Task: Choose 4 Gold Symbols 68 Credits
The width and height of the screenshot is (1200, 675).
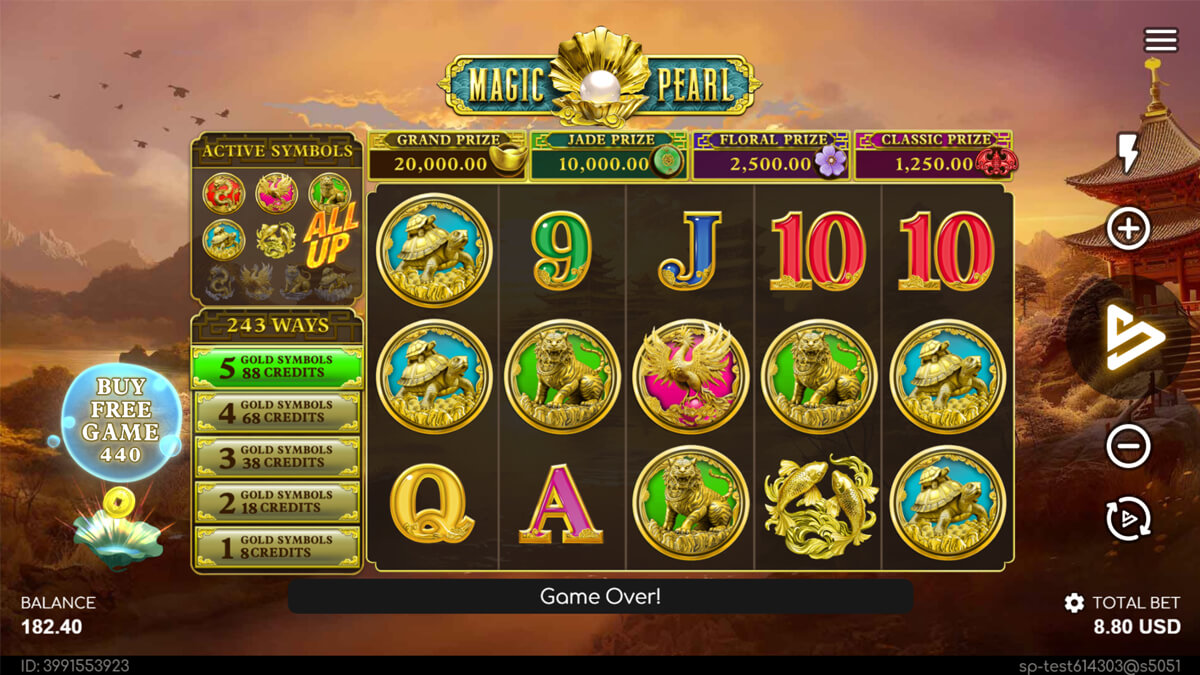Action: pyautogui.click(x=277, y=412)
